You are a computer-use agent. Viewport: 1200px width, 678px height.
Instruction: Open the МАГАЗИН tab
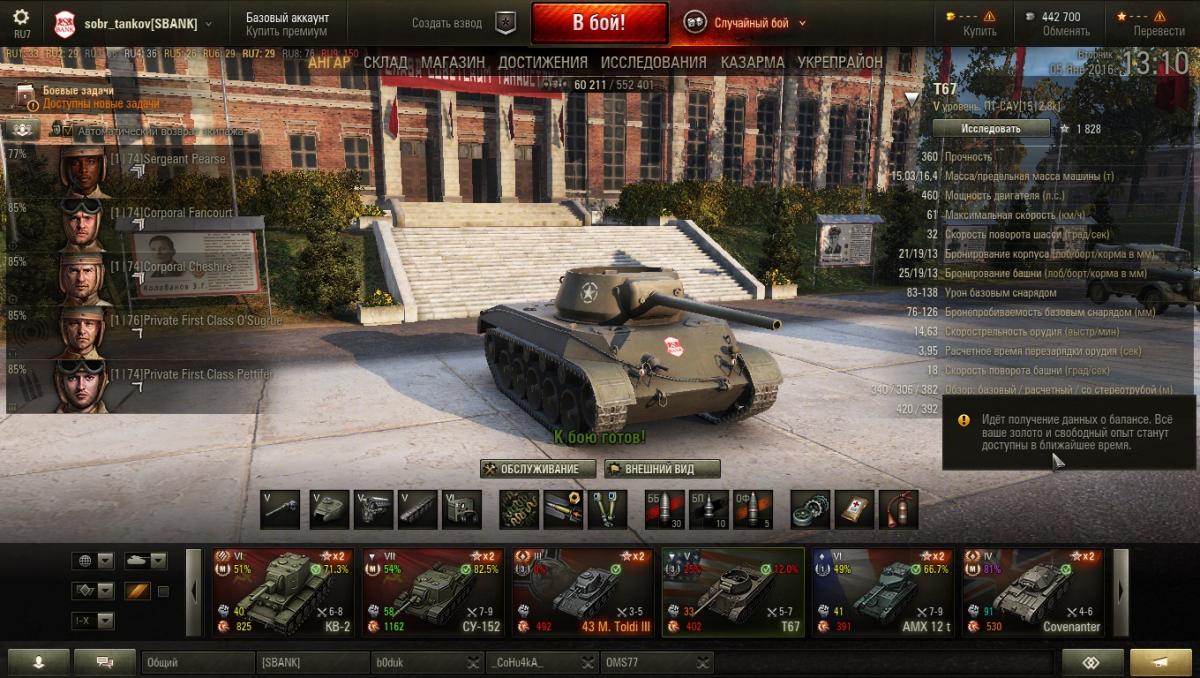coord(453,62)
